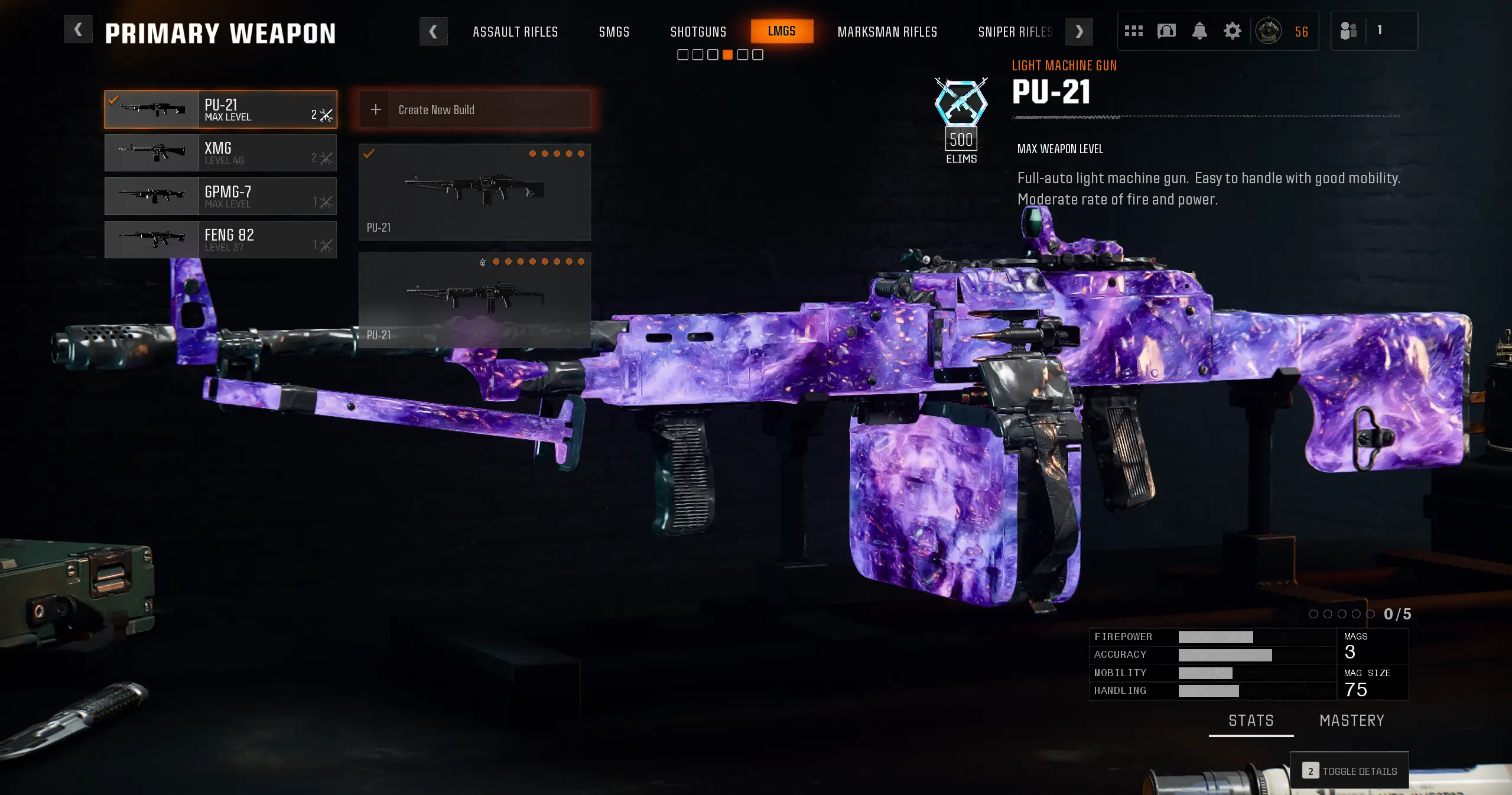The height and width of the screenshot is (795, 1512).
Task: Switch to the Assault Rifles category
Action: (515, 32)
